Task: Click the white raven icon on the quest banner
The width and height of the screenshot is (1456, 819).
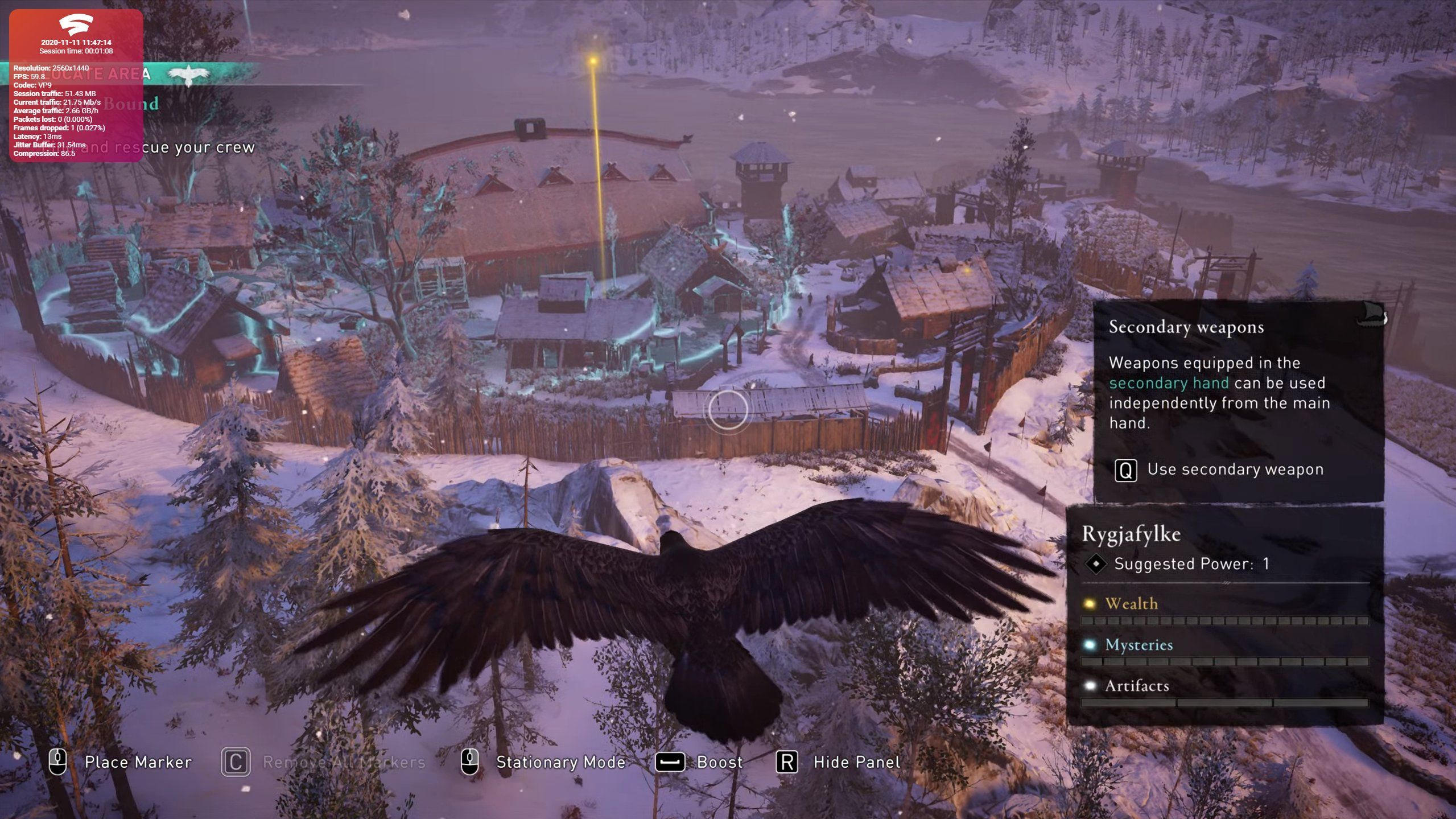Action: [x=188, y=75]
